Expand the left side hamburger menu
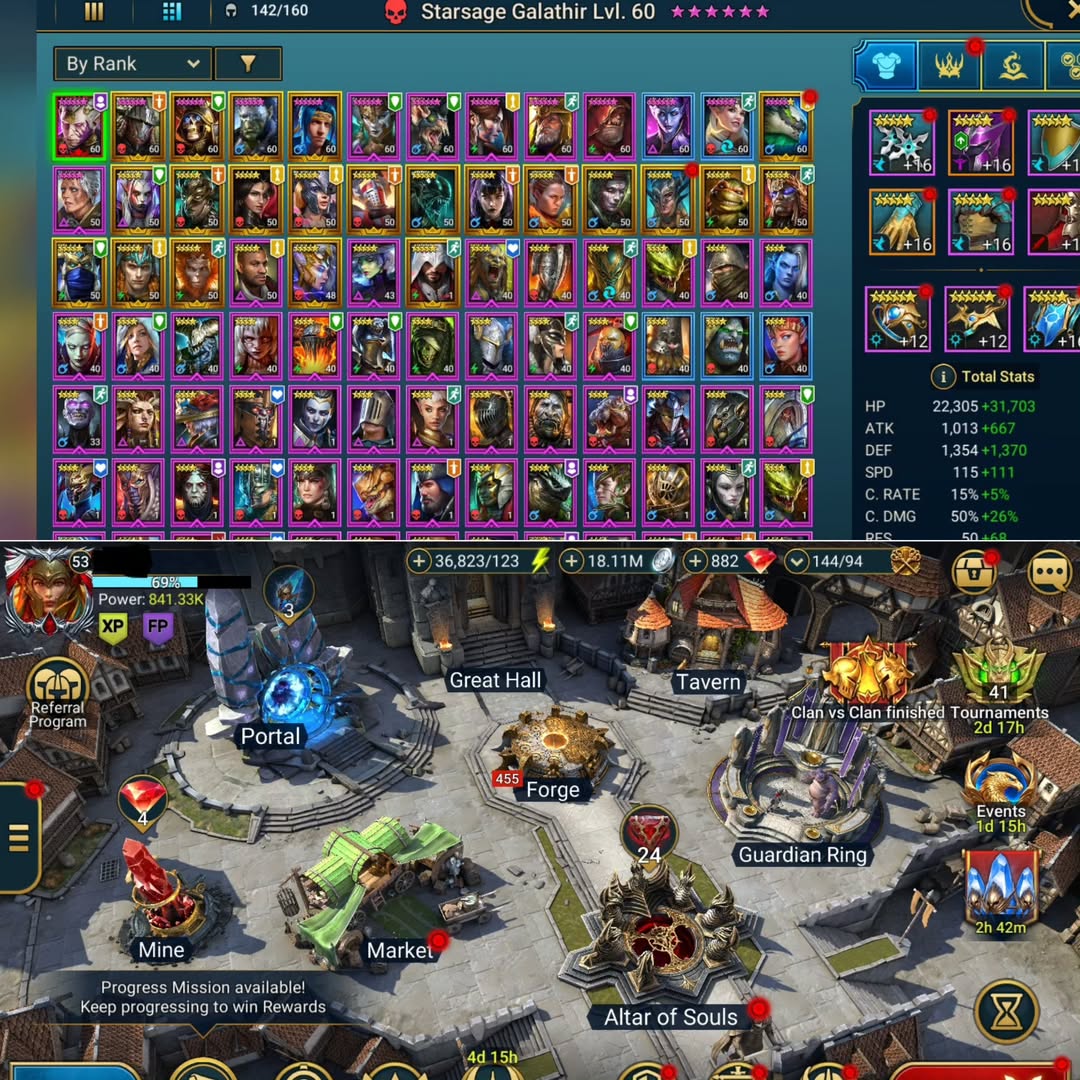This screenshot has width=1080, height=1080. [19, 838]
